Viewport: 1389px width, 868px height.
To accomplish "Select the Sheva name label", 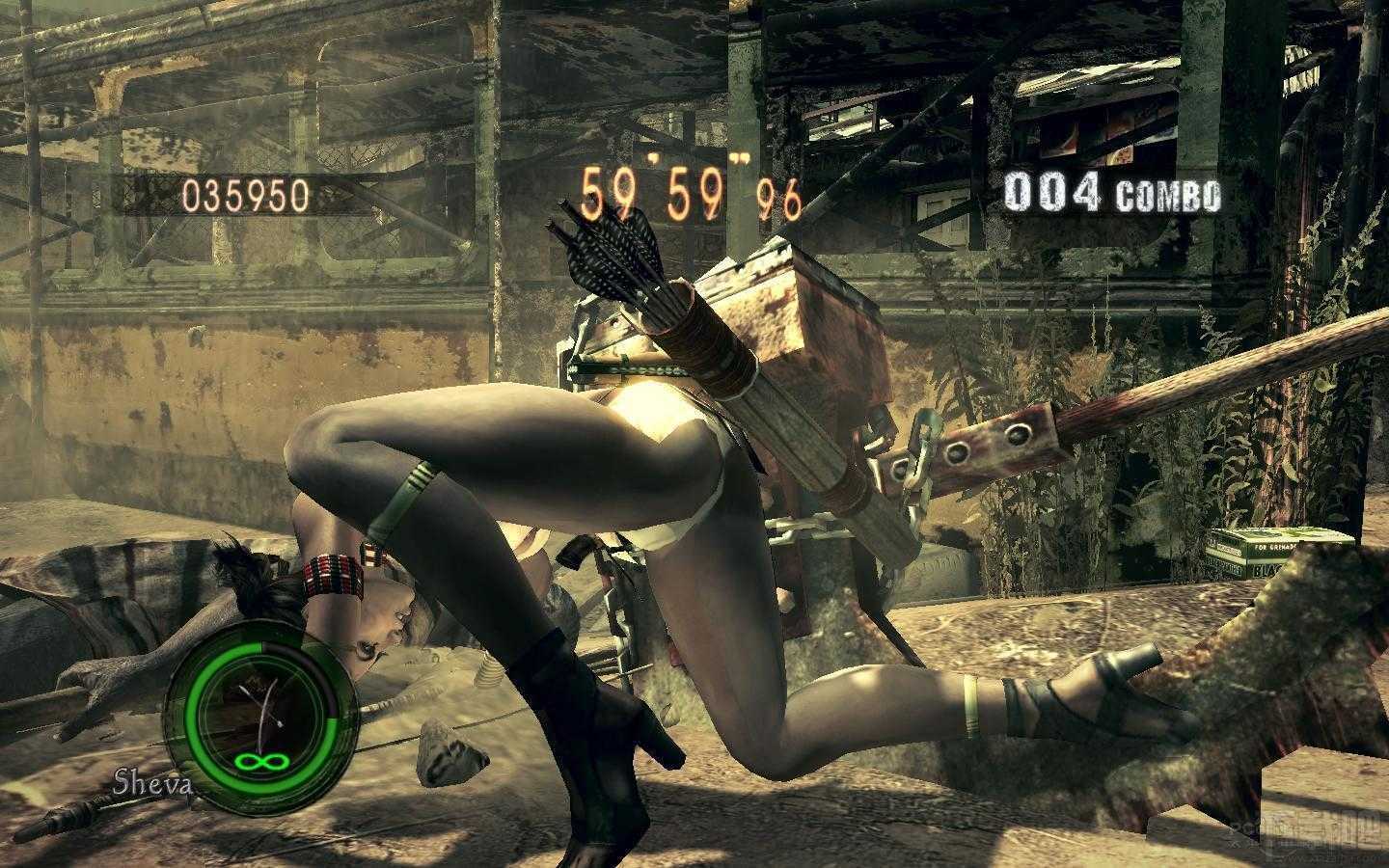I will [151, 783].
